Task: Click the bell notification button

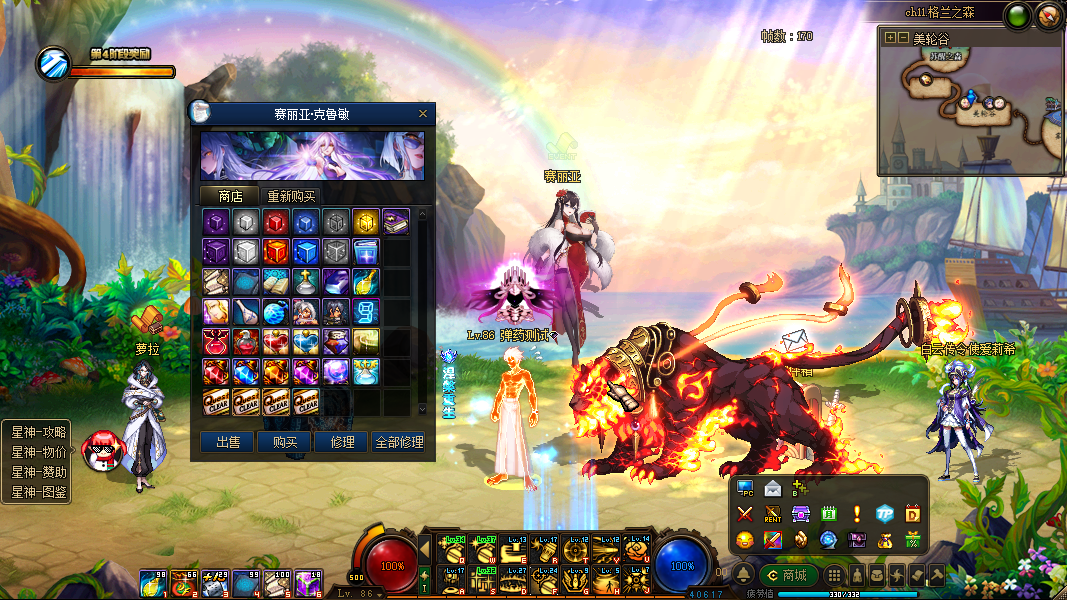Action: (x=744, y=575)
